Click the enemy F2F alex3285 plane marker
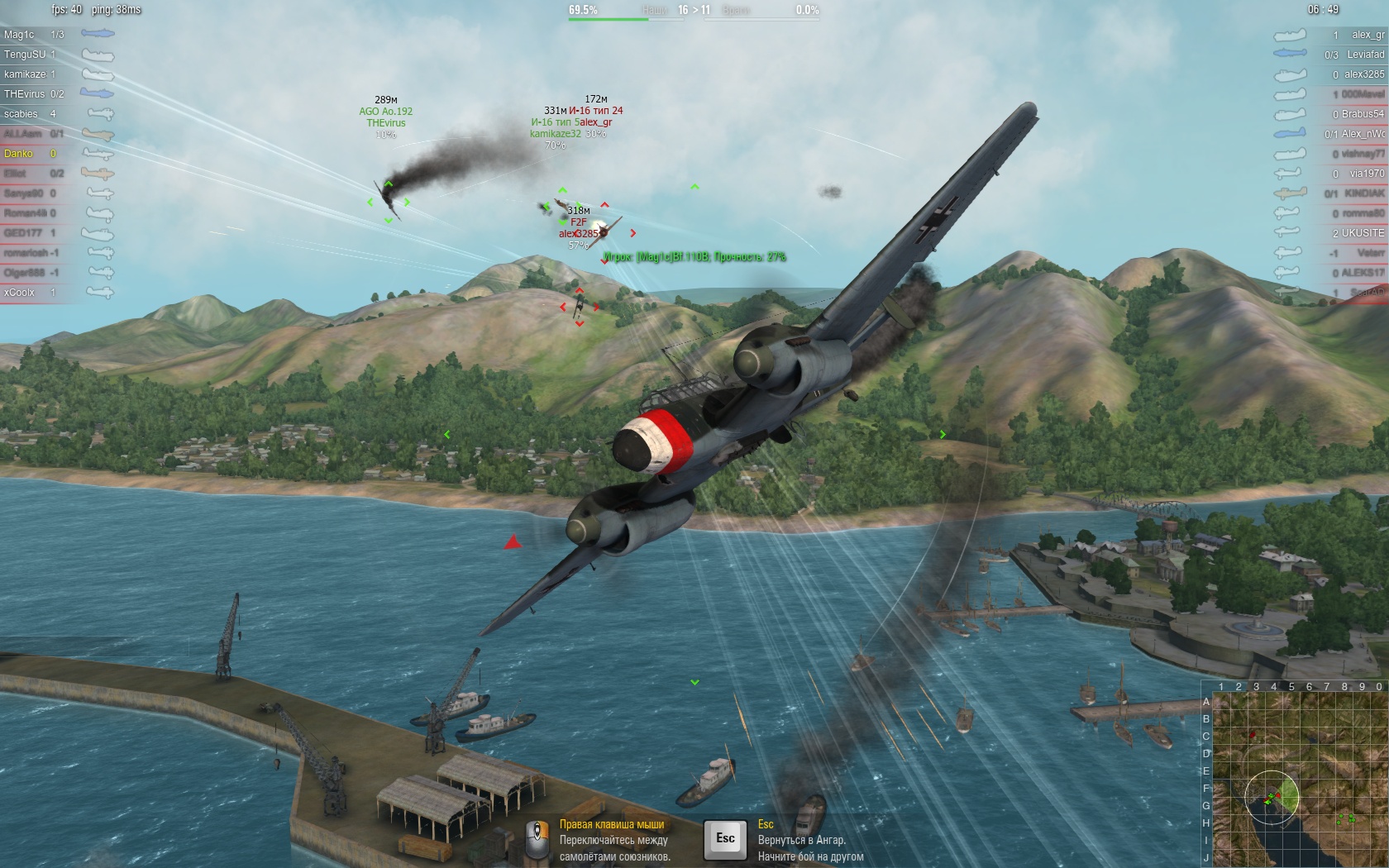The image size is (1389, 868). point(604,231)
